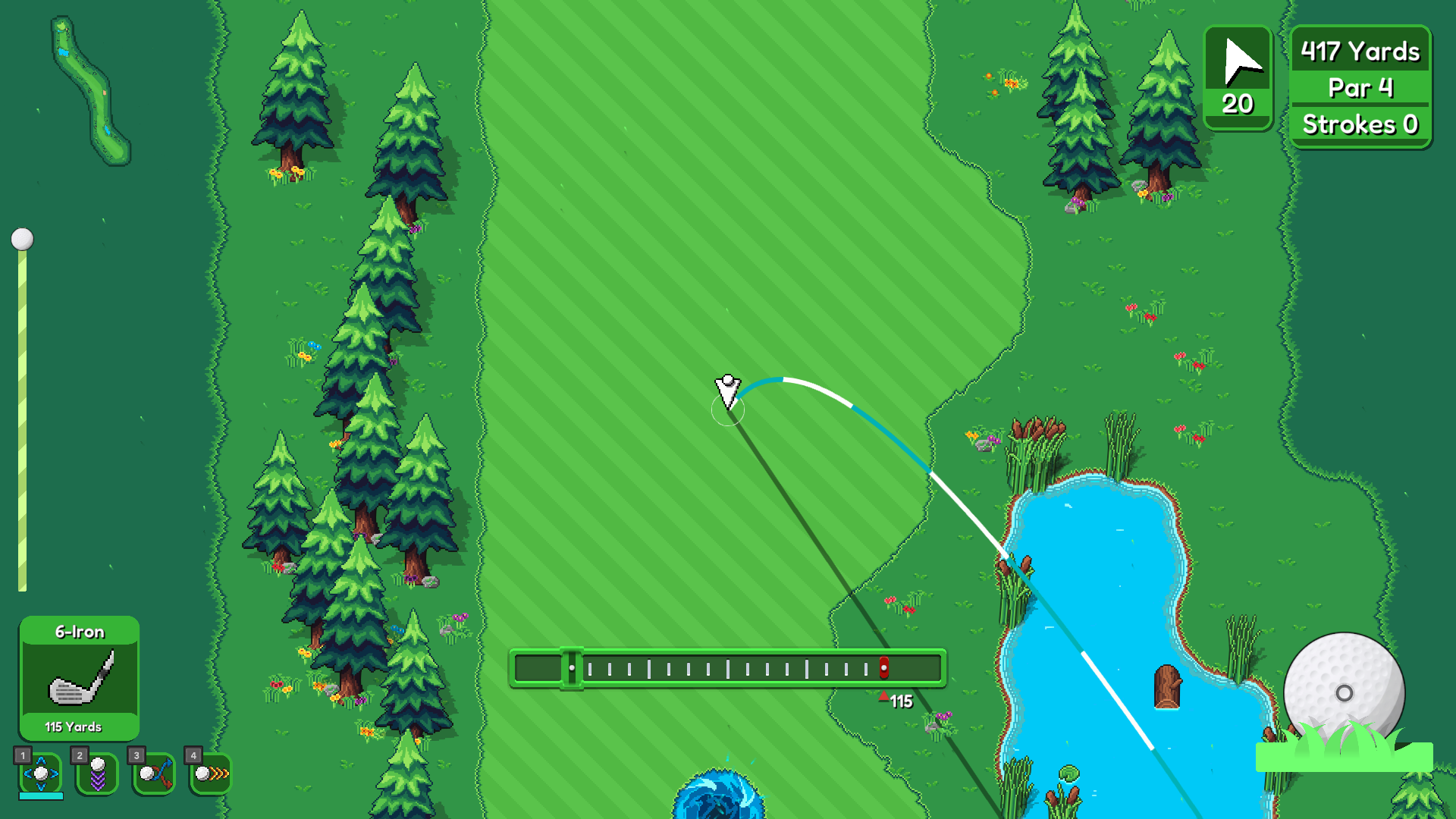Image resolution: width=1456 pixels, height=819 pixels.
Task: Activate the purple drop-shot ability in slot 2
Action: [98, 773]
